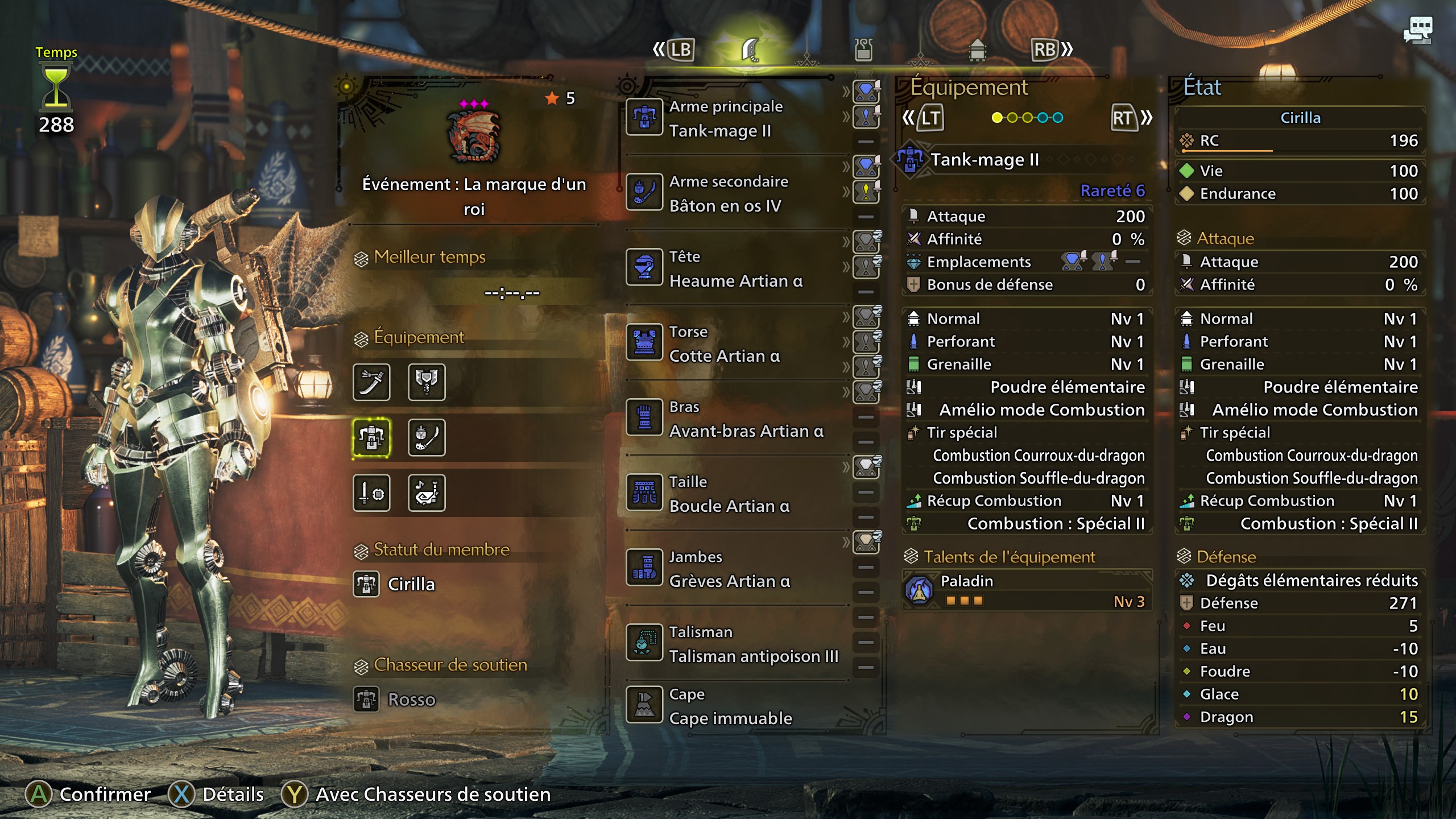This screenshot has height=819, width=1456.
Task: Select the yellow loadout page dot
Action: (997, 118)
